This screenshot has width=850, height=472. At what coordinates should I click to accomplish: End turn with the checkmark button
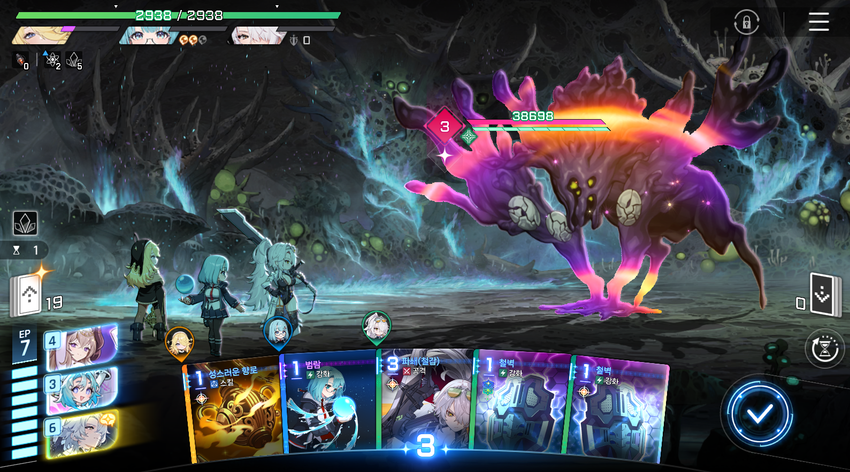(x=759, y=412)
